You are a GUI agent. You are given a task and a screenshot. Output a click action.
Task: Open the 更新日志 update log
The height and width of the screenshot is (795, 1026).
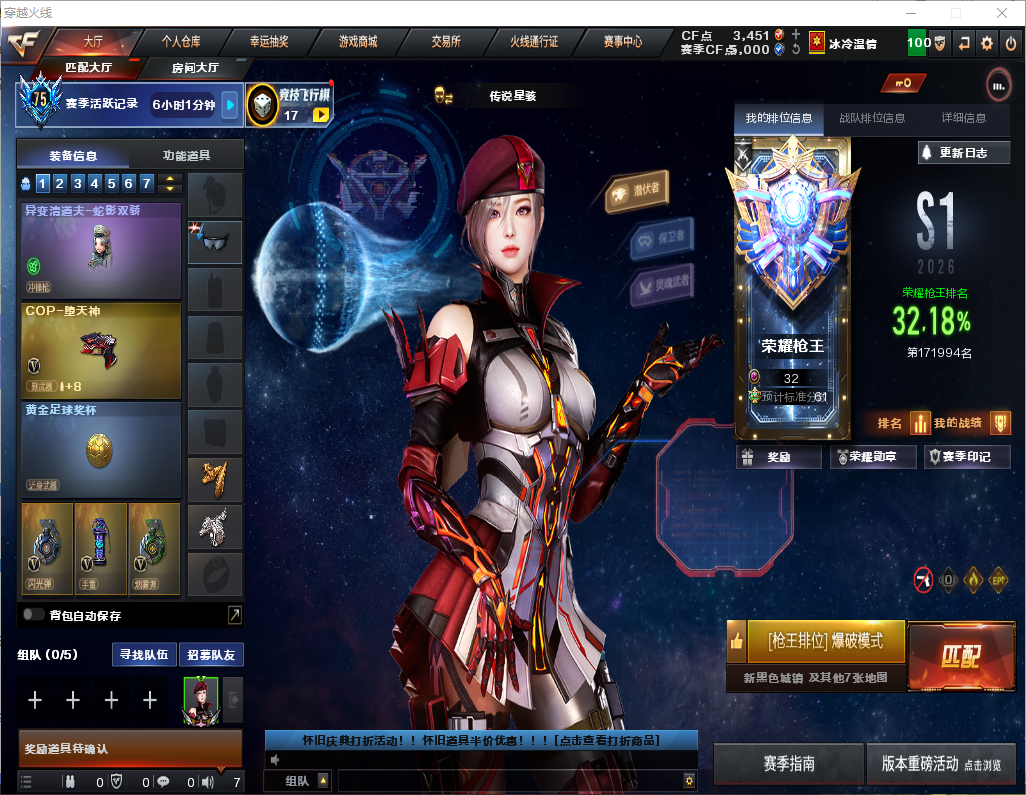click(x=964, y=153)
